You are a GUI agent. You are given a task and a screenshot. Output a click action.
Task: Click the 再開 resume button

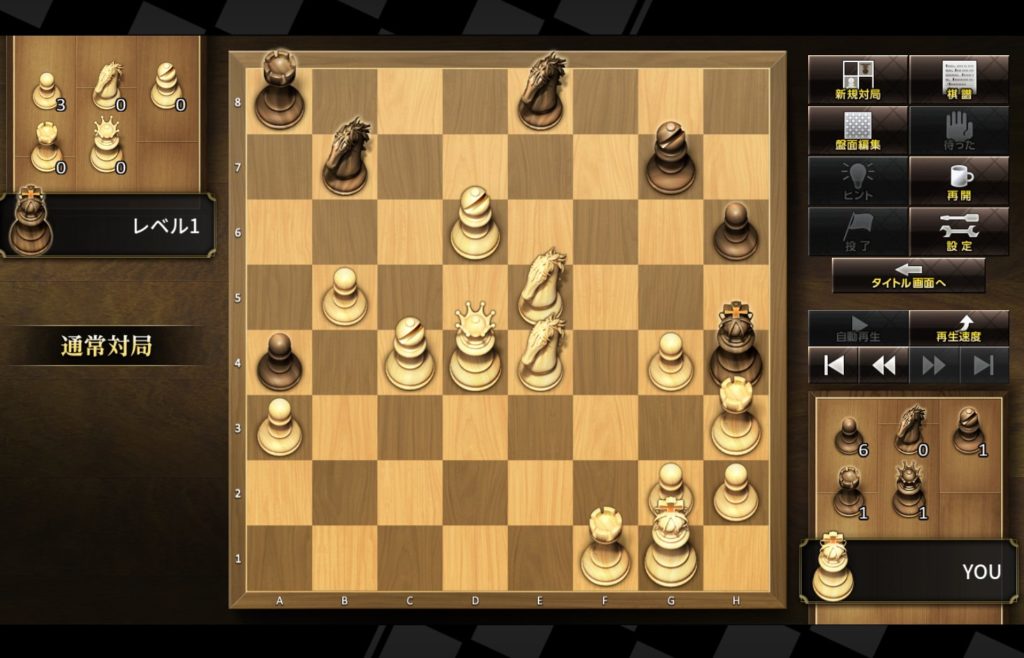959,181
